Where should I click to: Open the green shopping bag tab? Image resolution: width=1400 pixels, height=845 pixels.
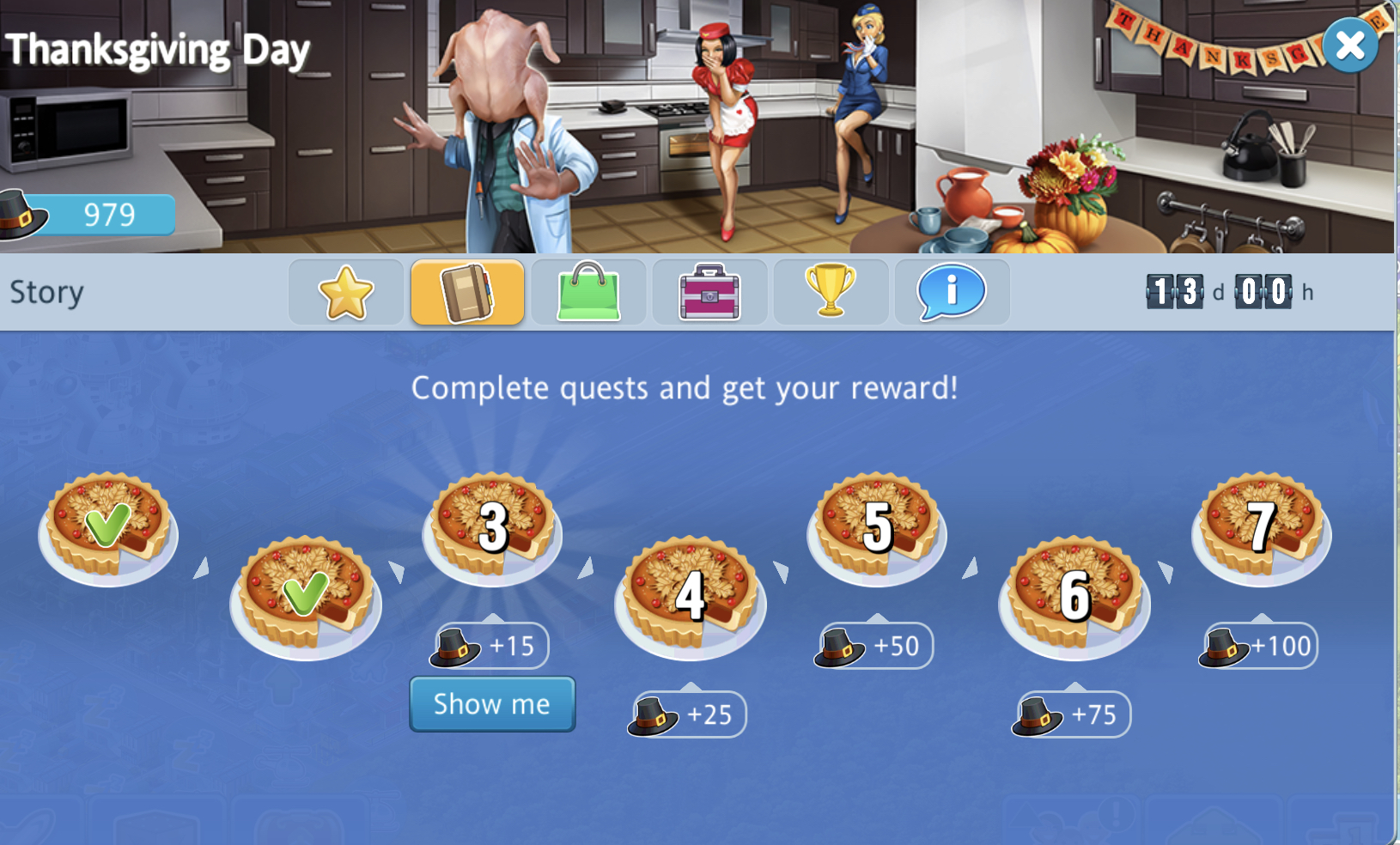coord(588,293)
